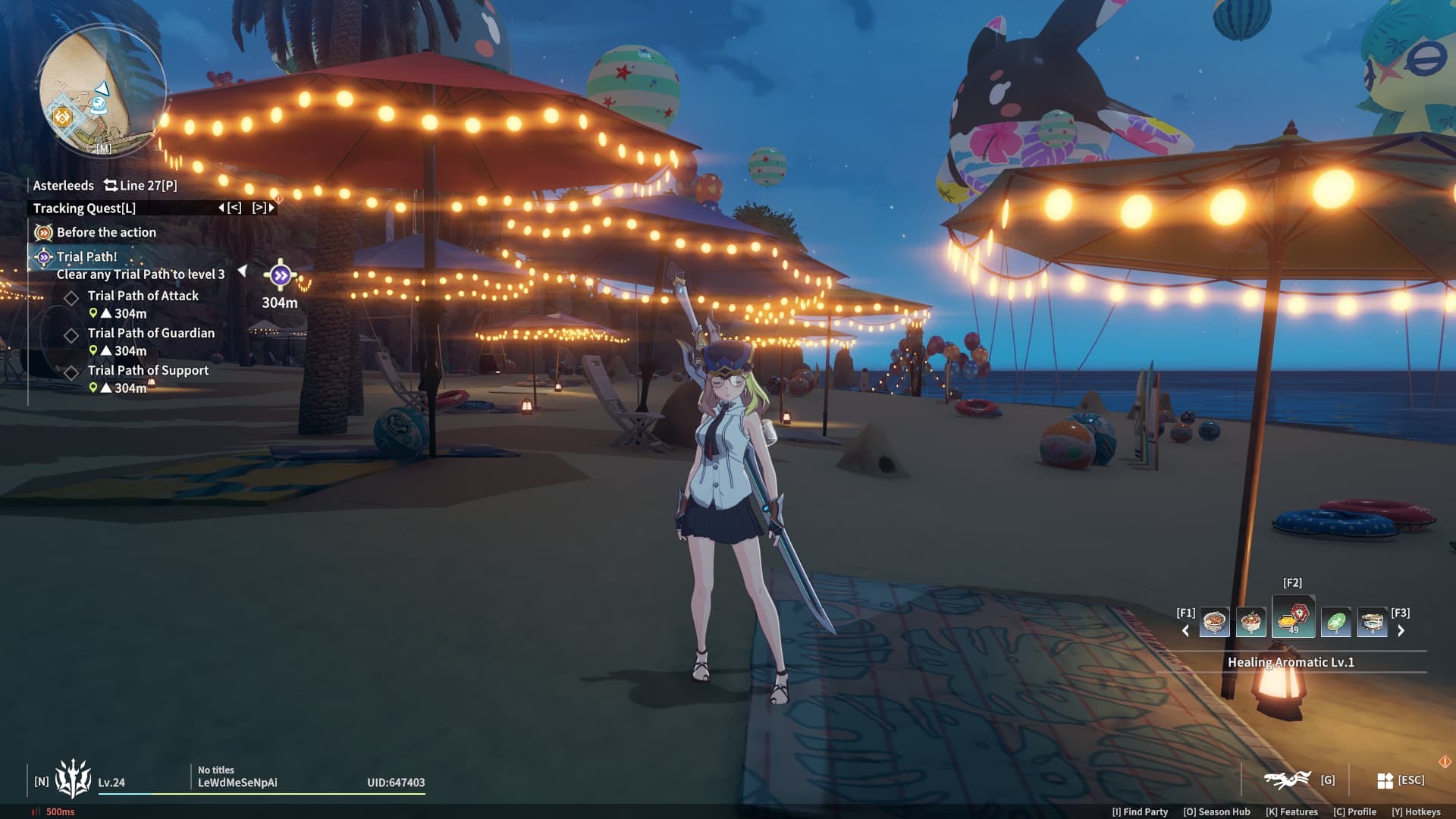Choose the Trial Path of Attack objective
The width and height of the screenshot is (1456, 819).
tap(143, 296)
